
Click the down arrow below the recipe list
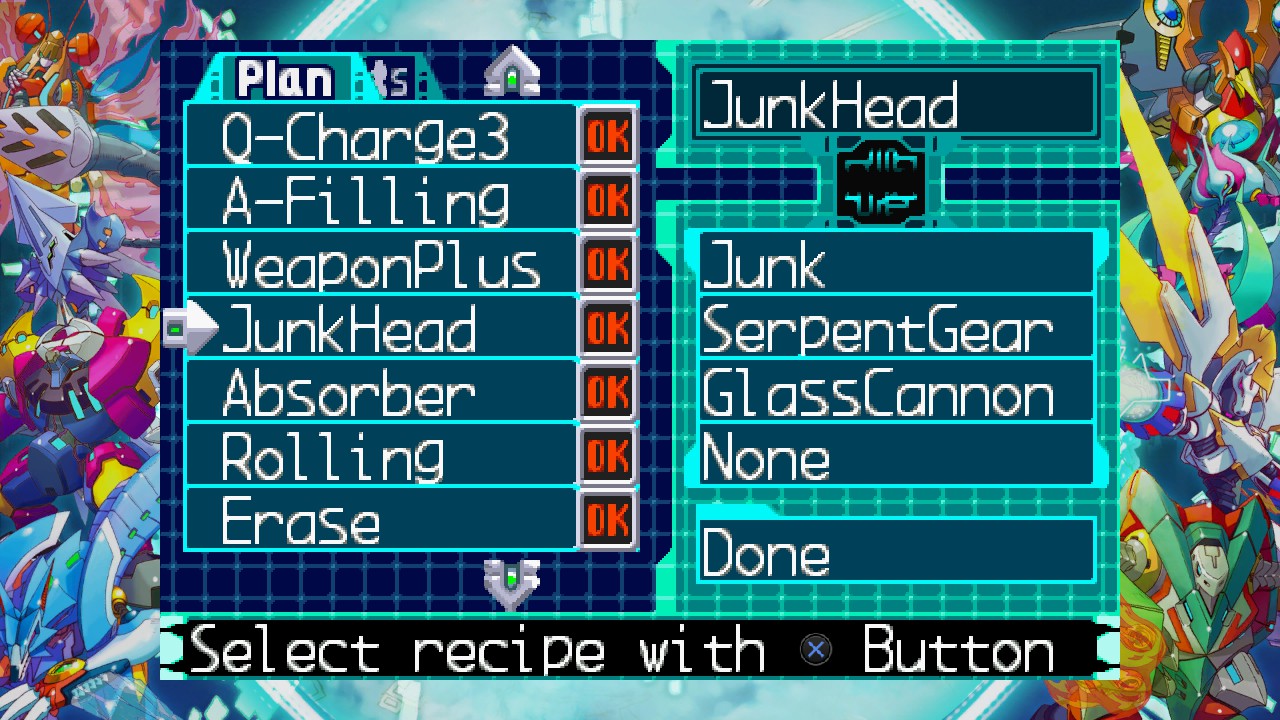(x=512, y=580)
